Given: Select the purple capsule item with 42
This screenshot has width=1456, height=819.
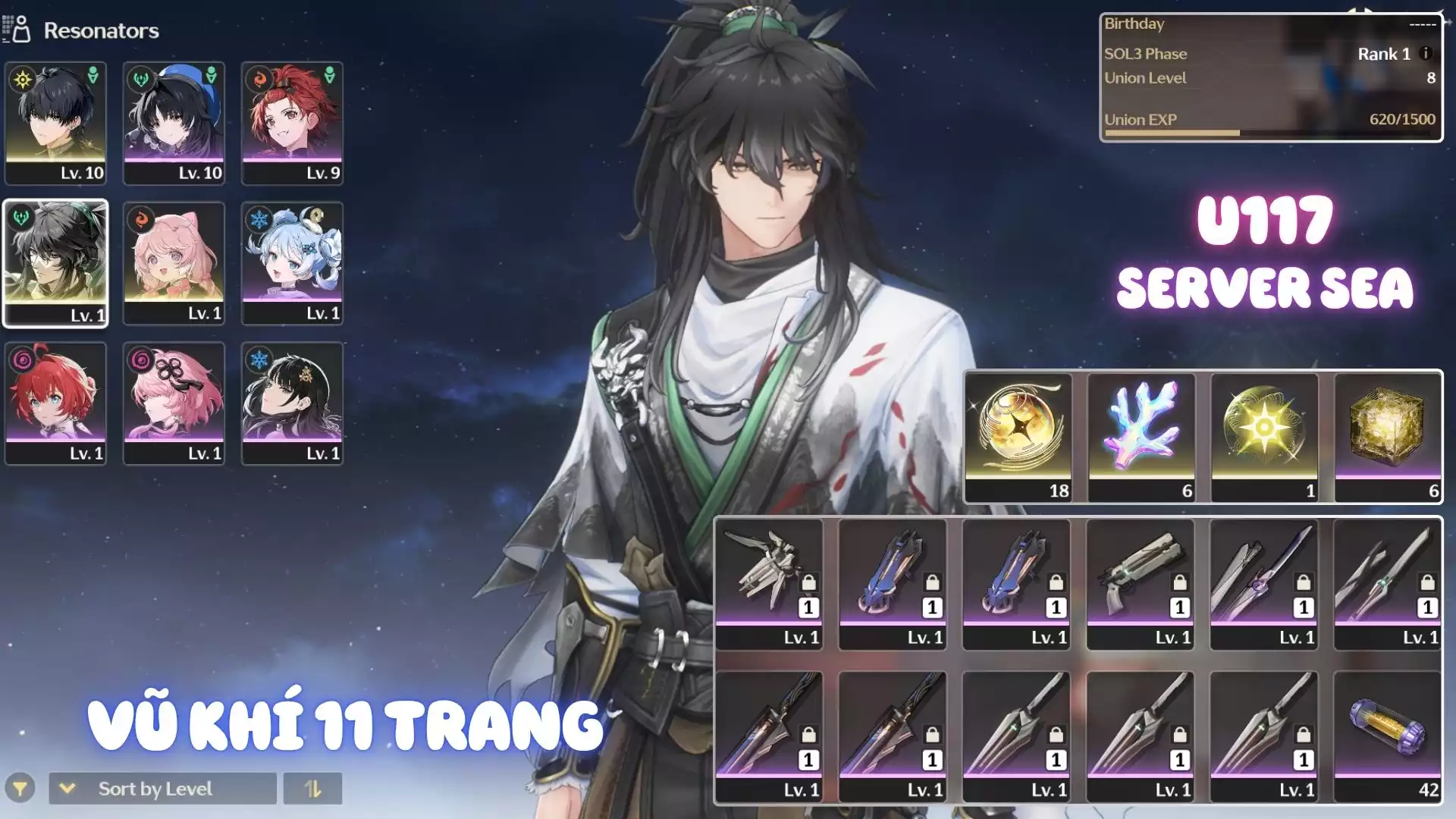Looking at the screenshot, I should 1387,736.
